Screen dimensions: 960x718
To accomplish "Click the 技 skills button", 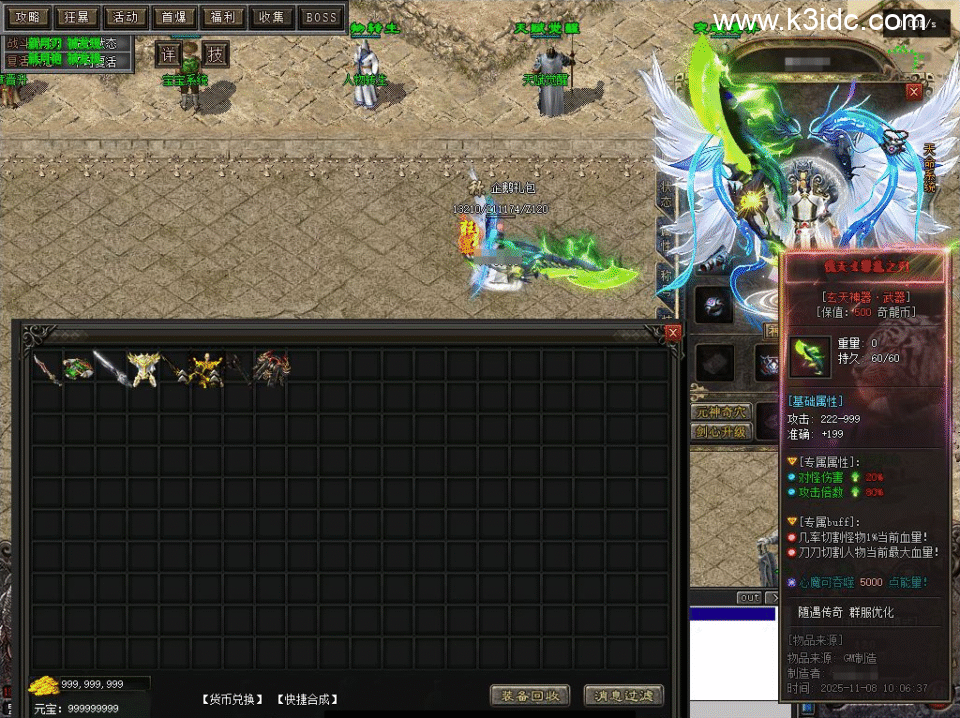I will pos(215,54).
